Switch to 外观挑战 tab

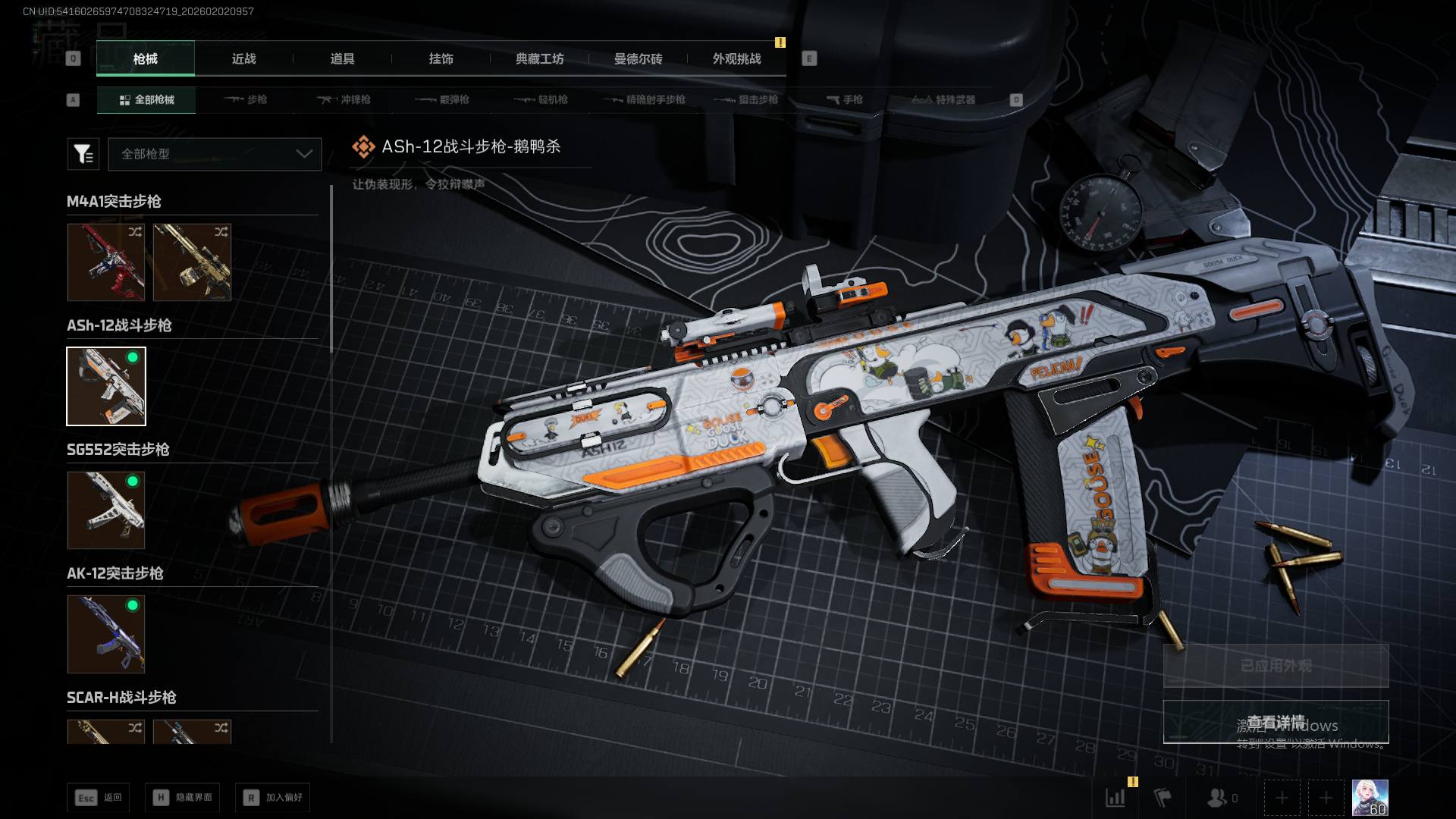click(x=736, y=58)
